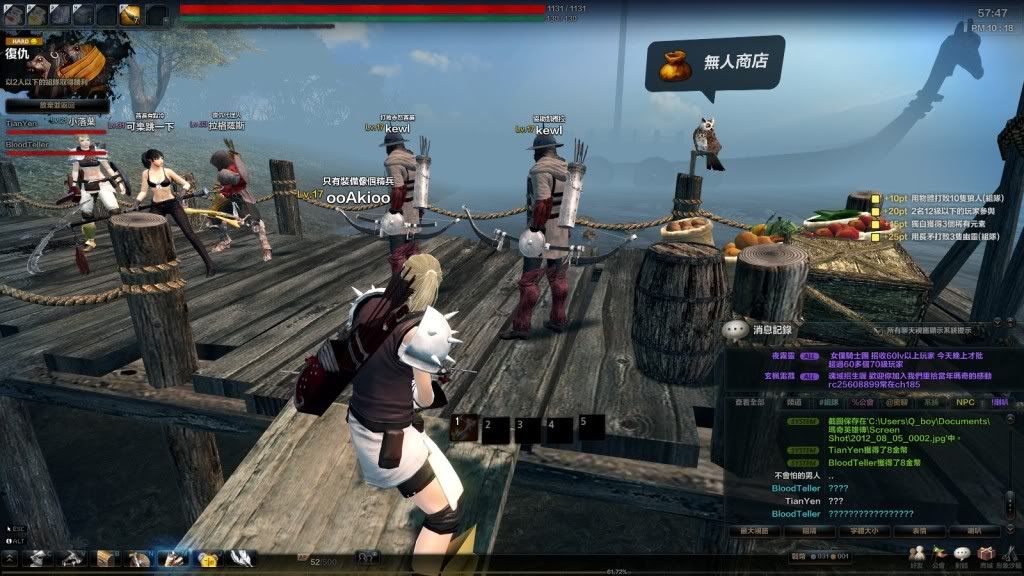The width and height of the screenshot is (1024, 576).
Task: Open the 公會 guild icon
Action: [939, 554]
